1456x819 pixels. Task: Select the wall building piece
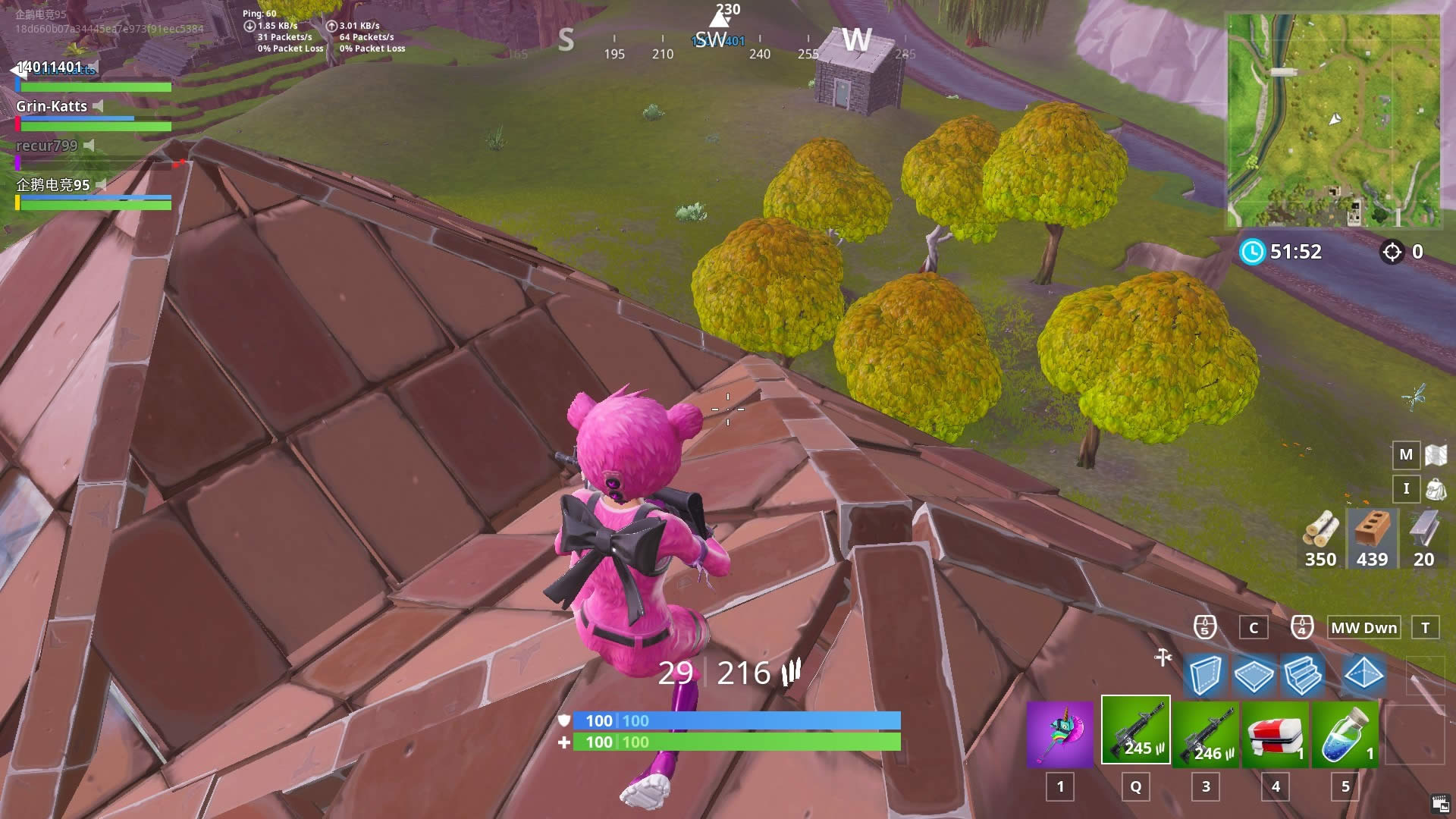(1204, 674)
